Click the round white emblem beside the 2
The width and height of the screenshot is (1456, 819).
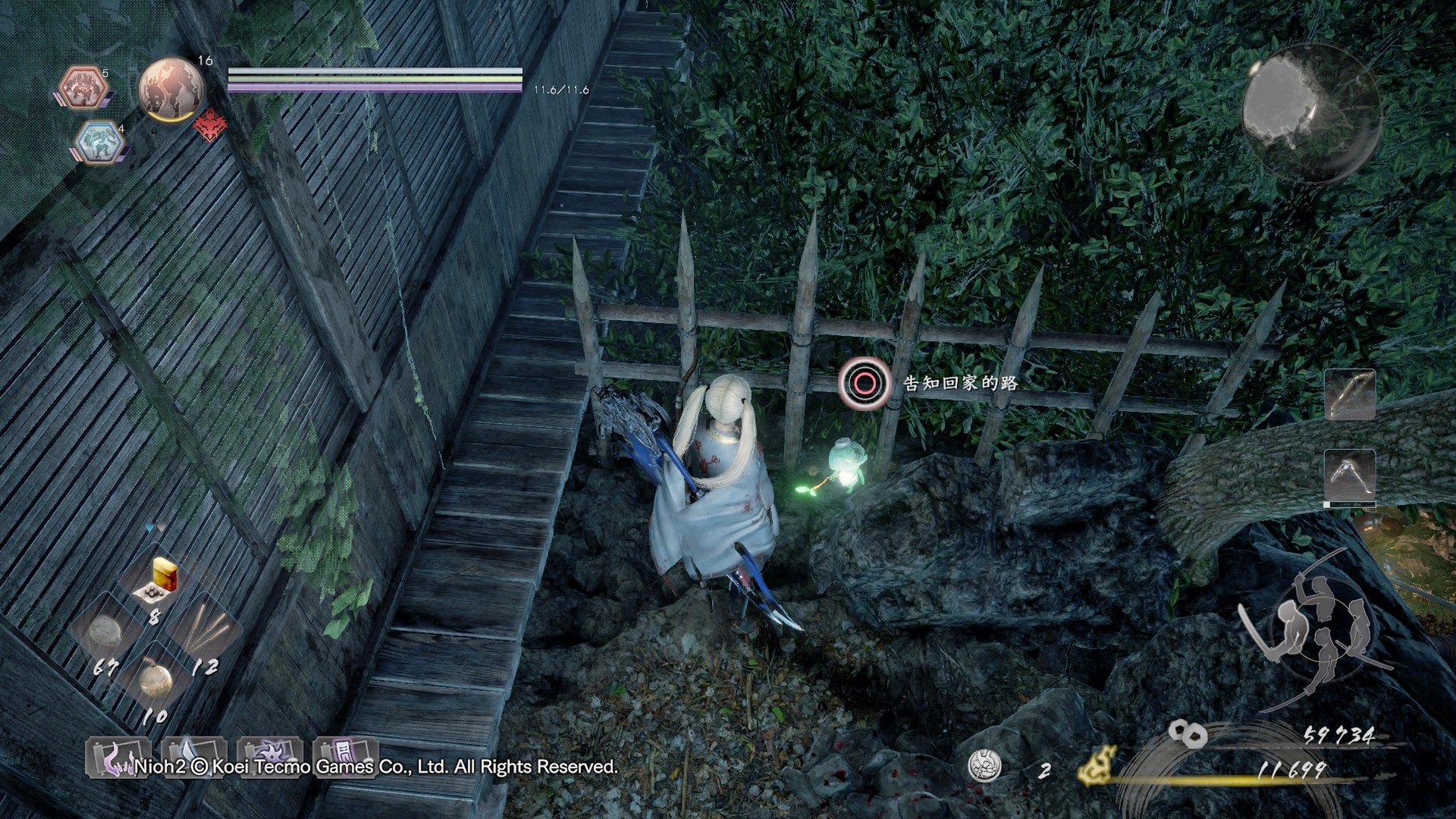point(985,766)
